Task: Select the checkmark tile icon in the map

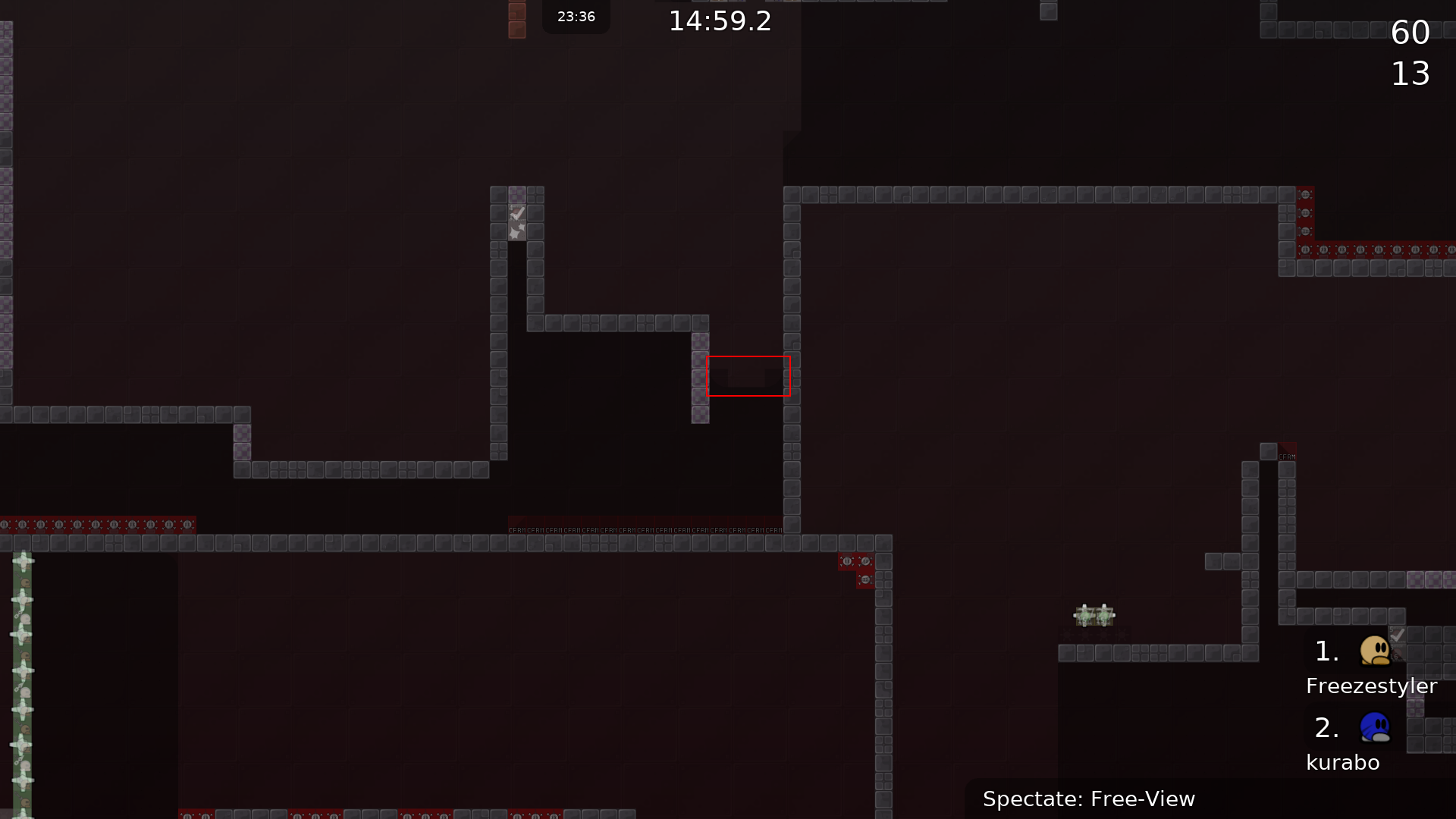Action: tap(518, 212)
